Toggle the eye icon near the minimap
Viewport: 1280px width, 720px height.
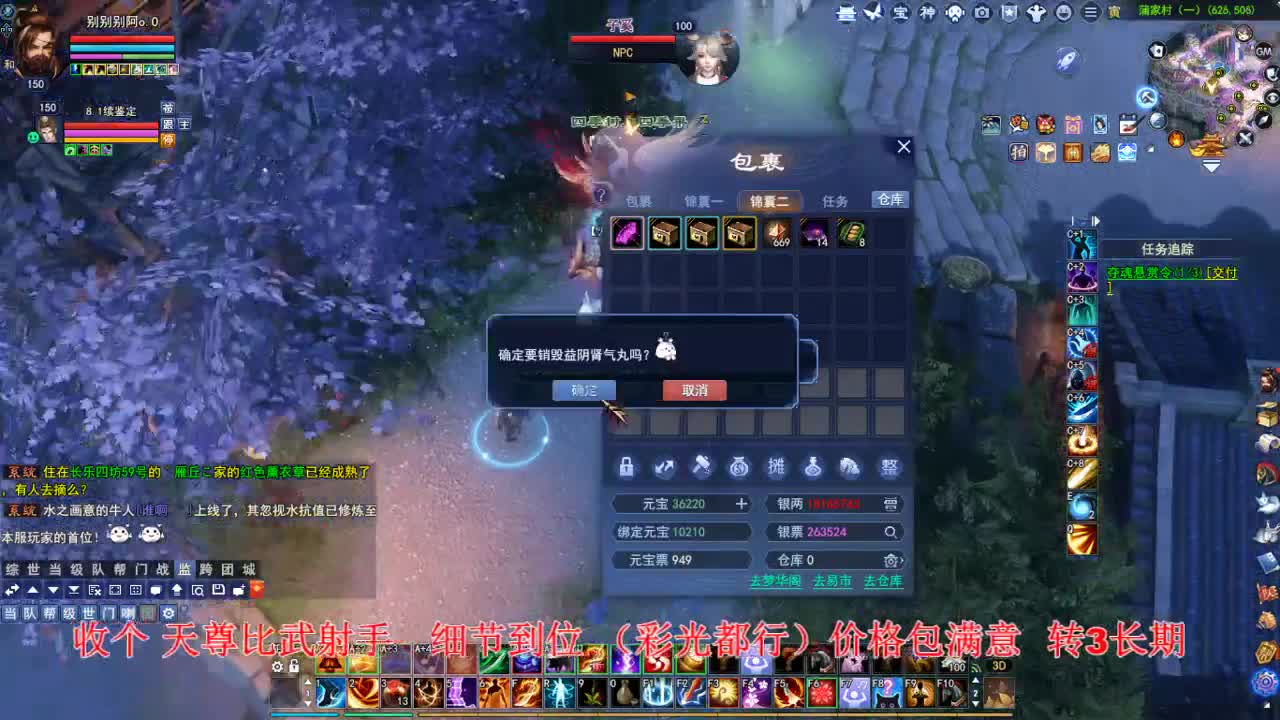(x=1273, y=96)
